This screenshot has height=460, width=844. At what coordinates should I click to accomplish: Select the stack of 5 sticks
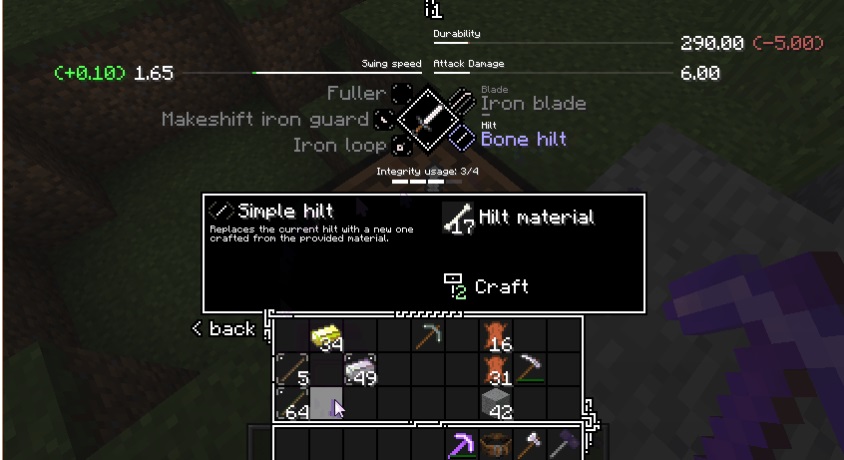(x=292, y=370)
